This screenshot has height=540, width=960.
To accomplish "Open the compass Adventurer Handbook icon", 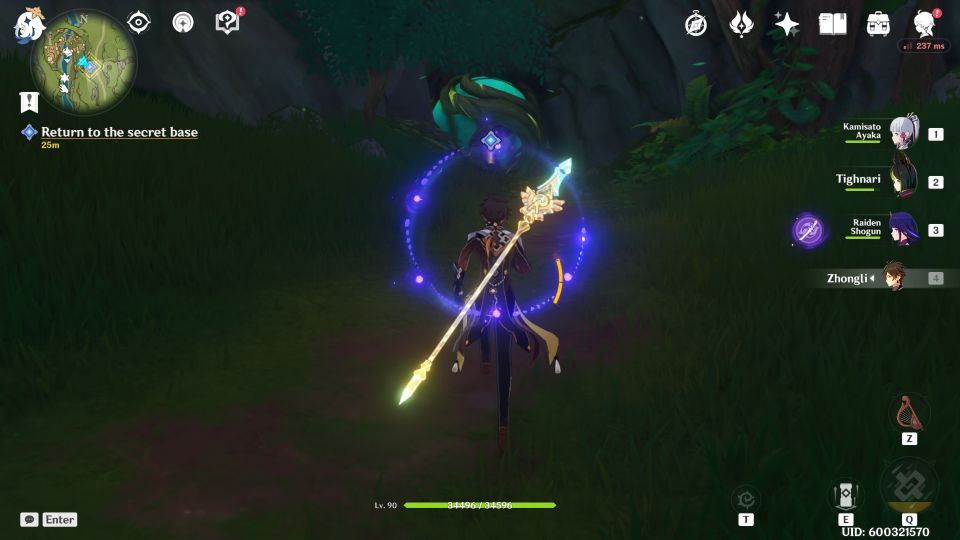I will [696, 24].
